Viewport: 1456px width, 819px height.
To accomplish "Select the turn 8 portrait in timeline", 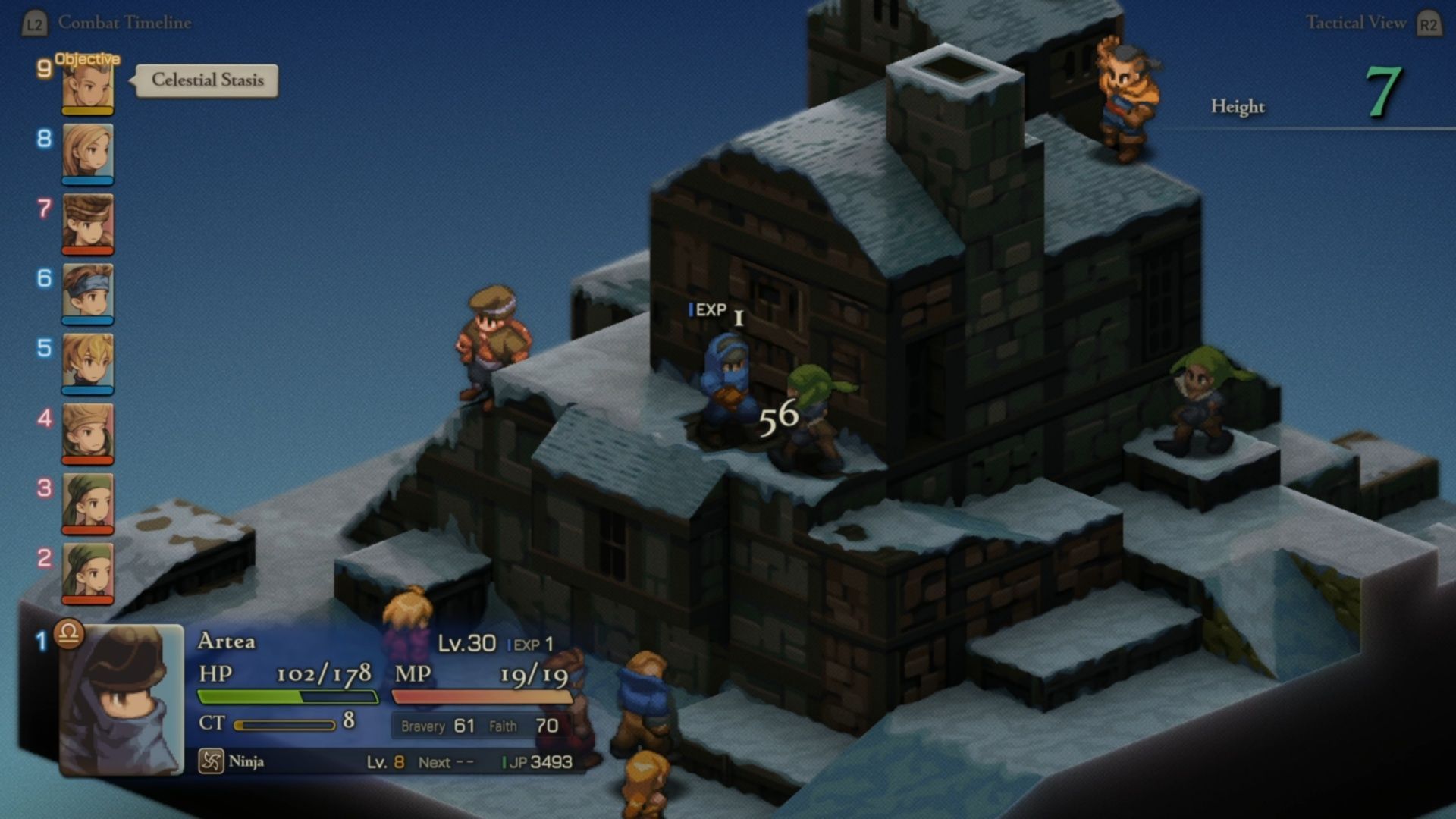I will pyautogui.click(x=88, y=153).
